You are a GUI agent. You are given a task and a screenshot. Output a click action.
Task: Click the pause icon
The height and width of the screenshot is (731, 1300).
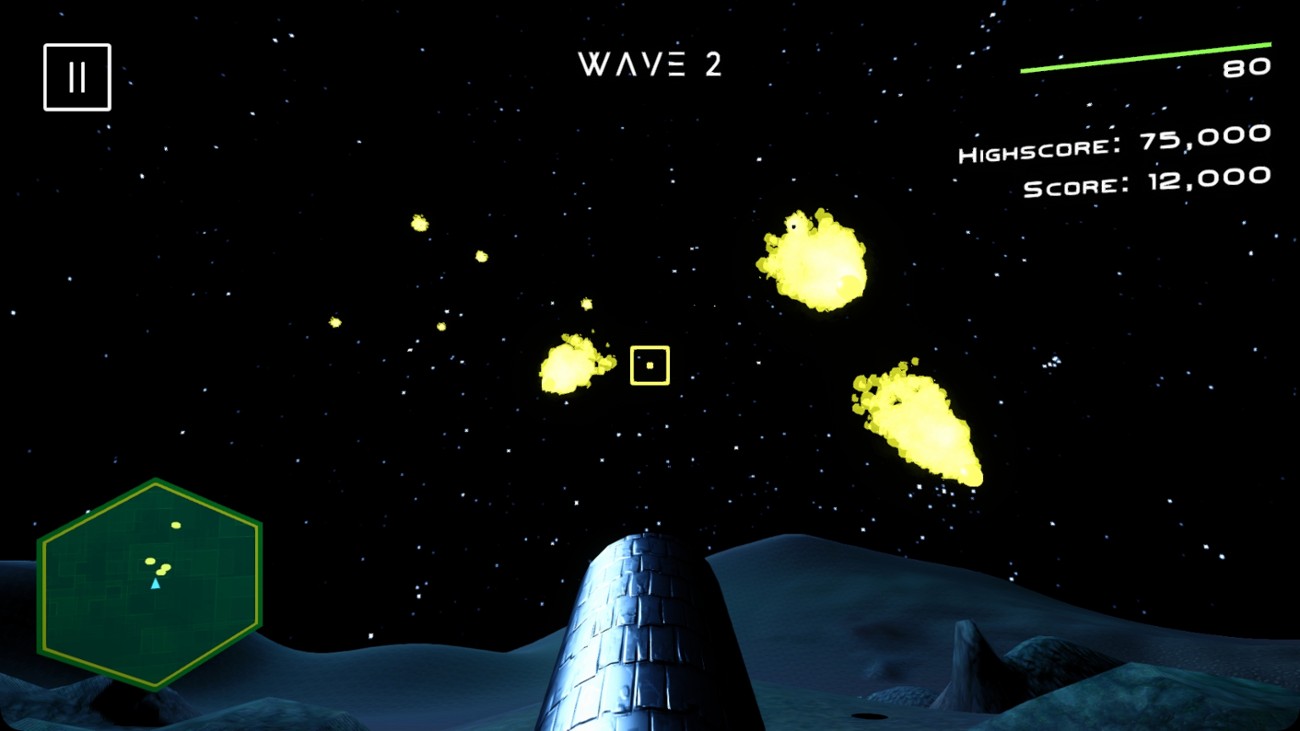coord(77,76)
